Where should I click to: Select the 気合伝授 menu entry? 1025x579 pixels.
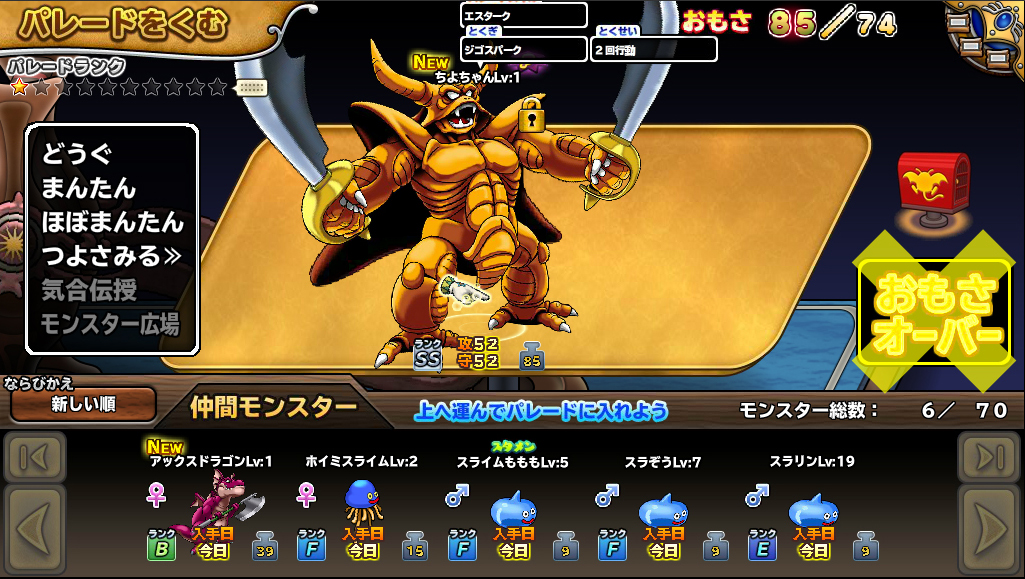(89, 290)
